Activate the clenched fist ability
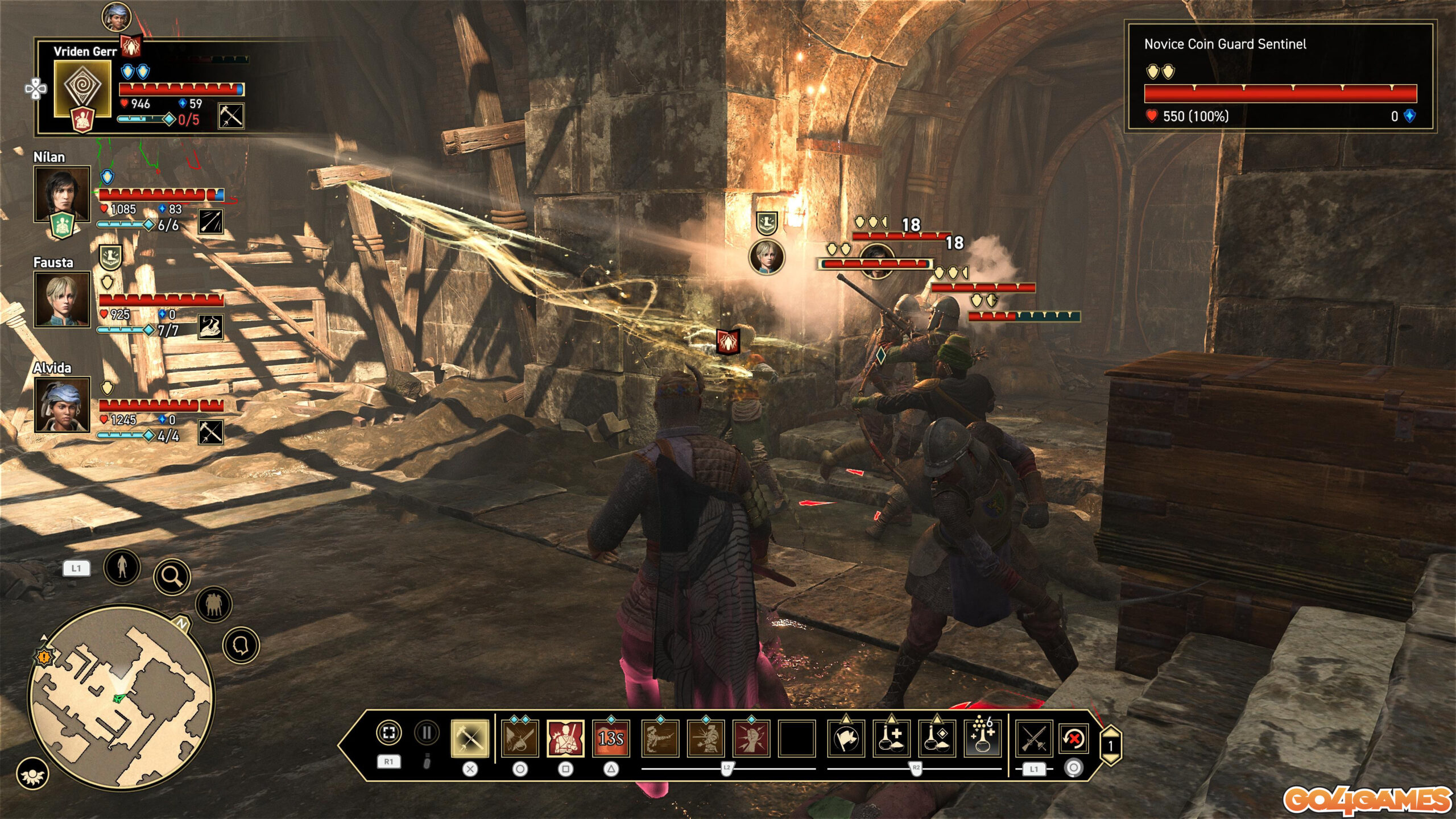Viewport: 1456px width, 819px height. tap(751, 738)
